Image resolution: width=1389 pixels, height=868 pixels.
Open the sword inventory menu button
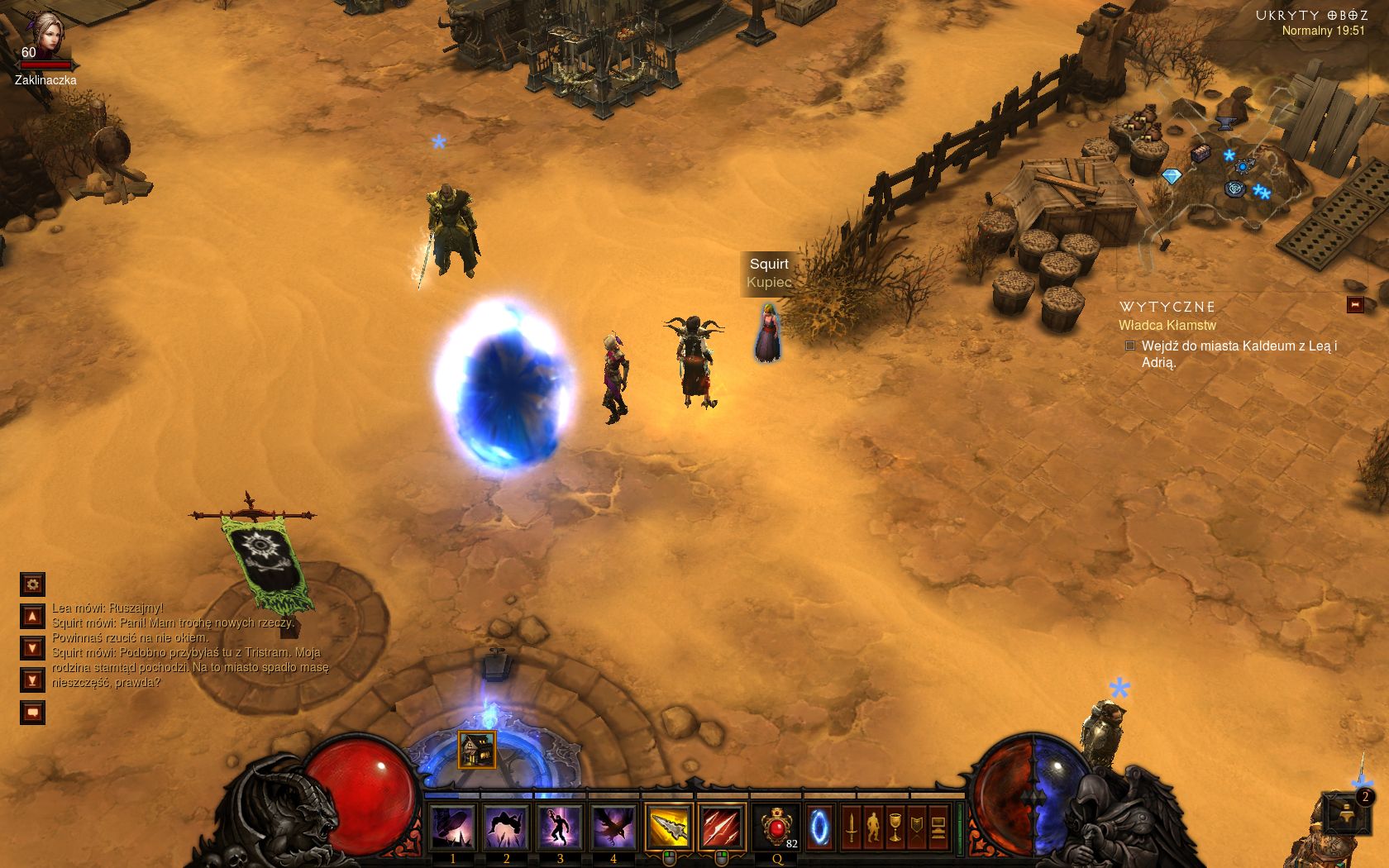tap(851, 827)
